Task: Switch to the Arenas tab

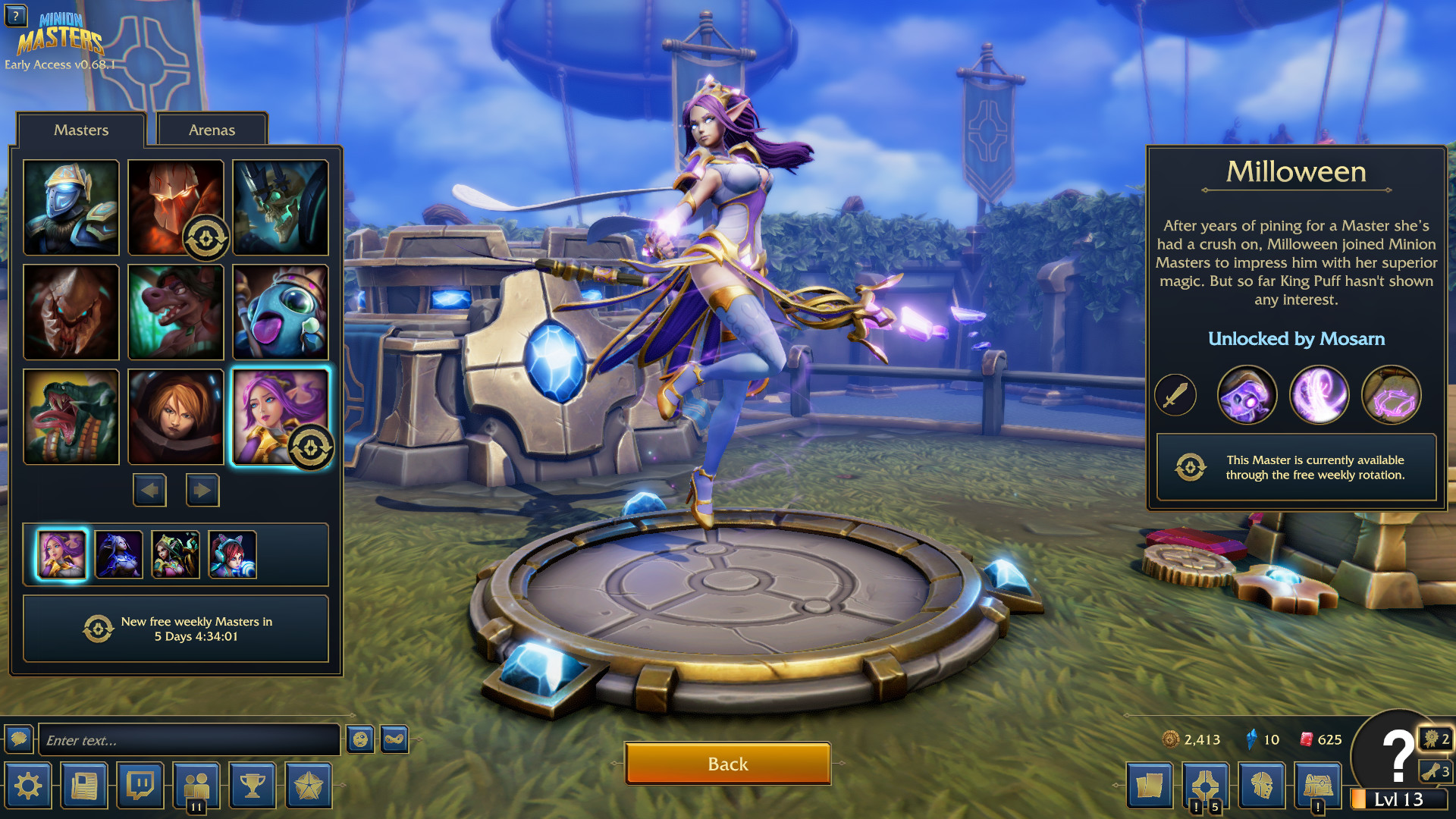Action: pyautogui.click(x=212, y=129)
